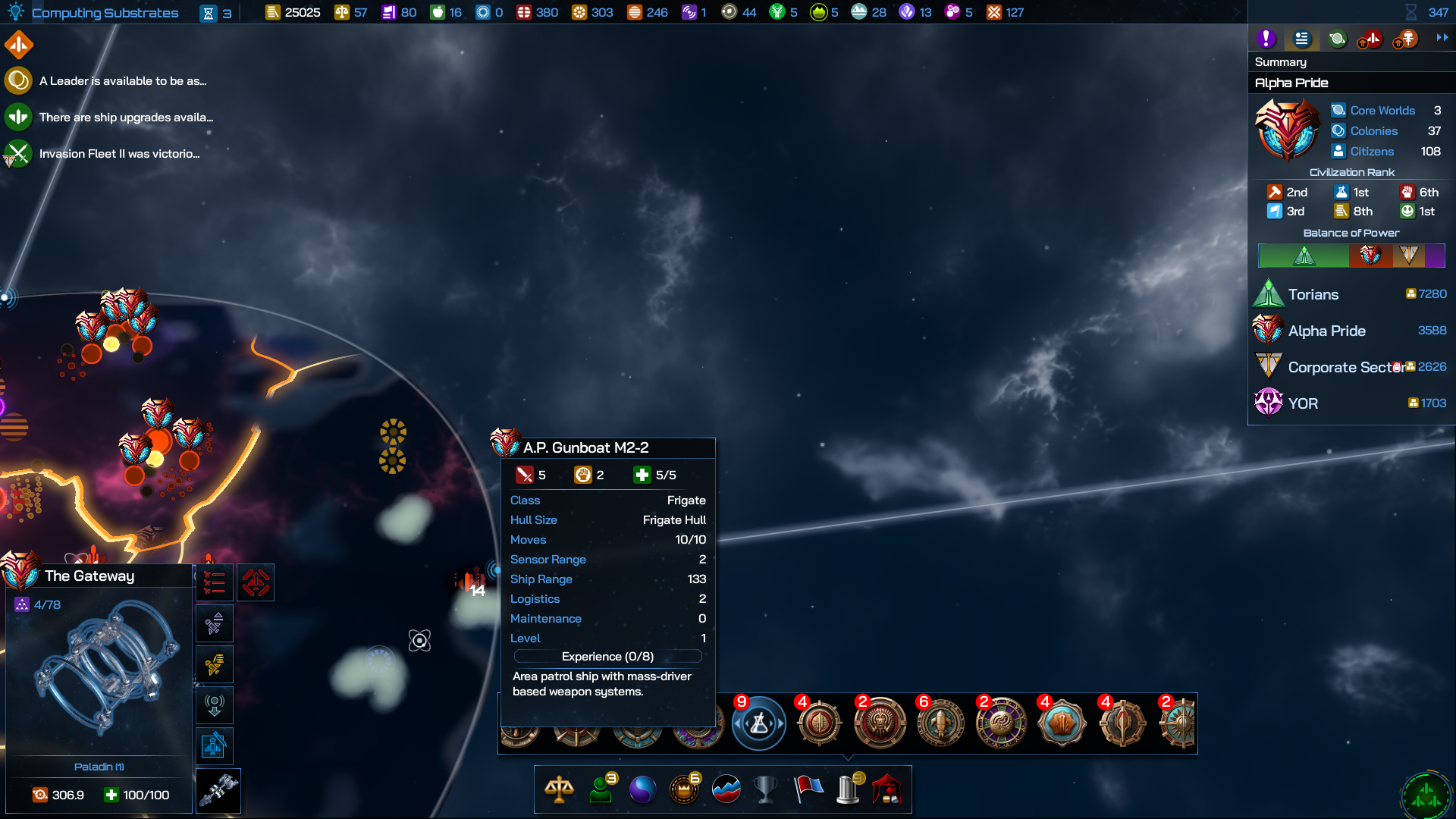Open the Computing Substrates research
The image size is (1456, 819).
pos(105,13)
